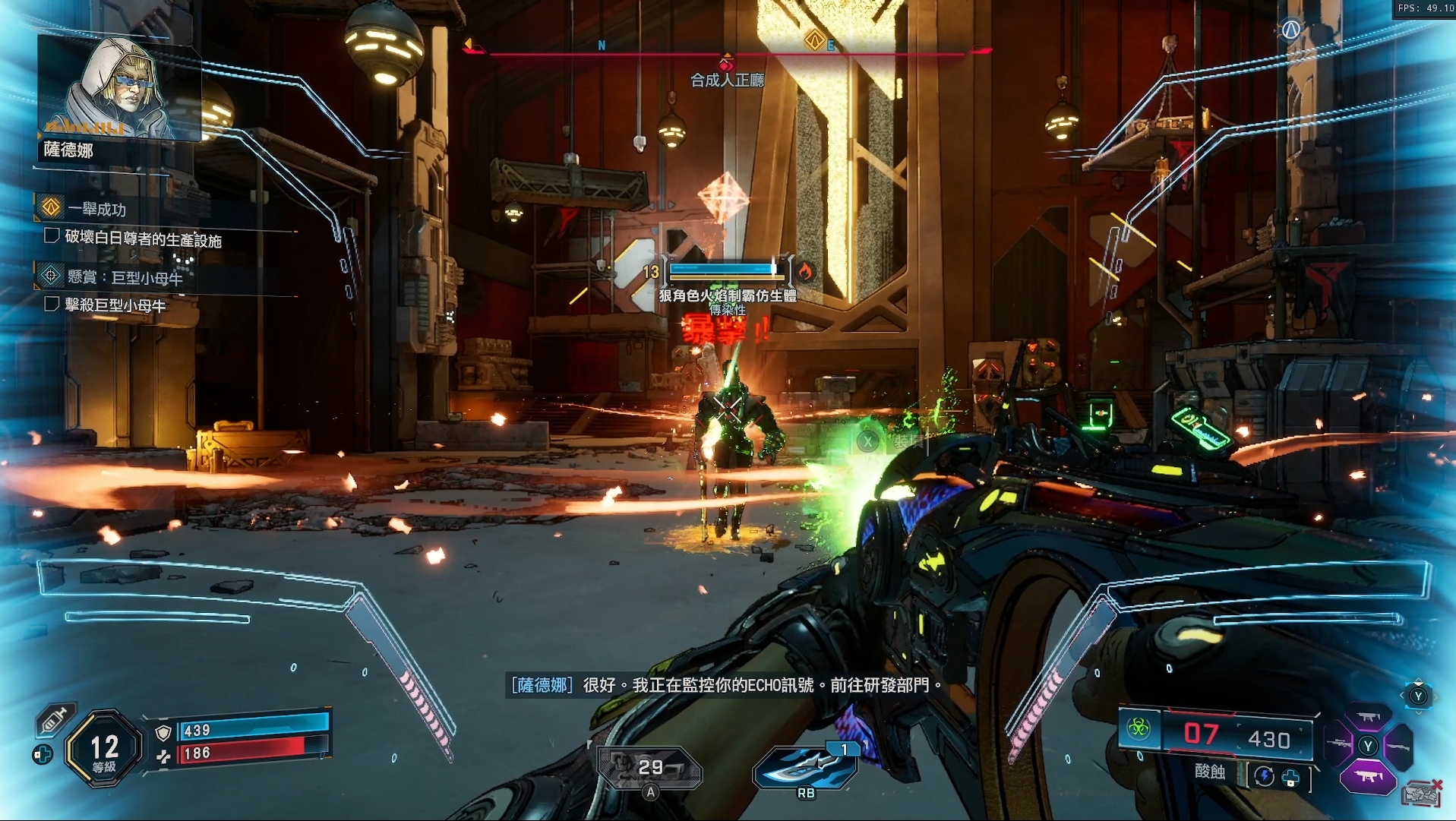The image size is (1456, 821).
Task: Use the repkit syringe icon
Action: (x=55, y=718)
